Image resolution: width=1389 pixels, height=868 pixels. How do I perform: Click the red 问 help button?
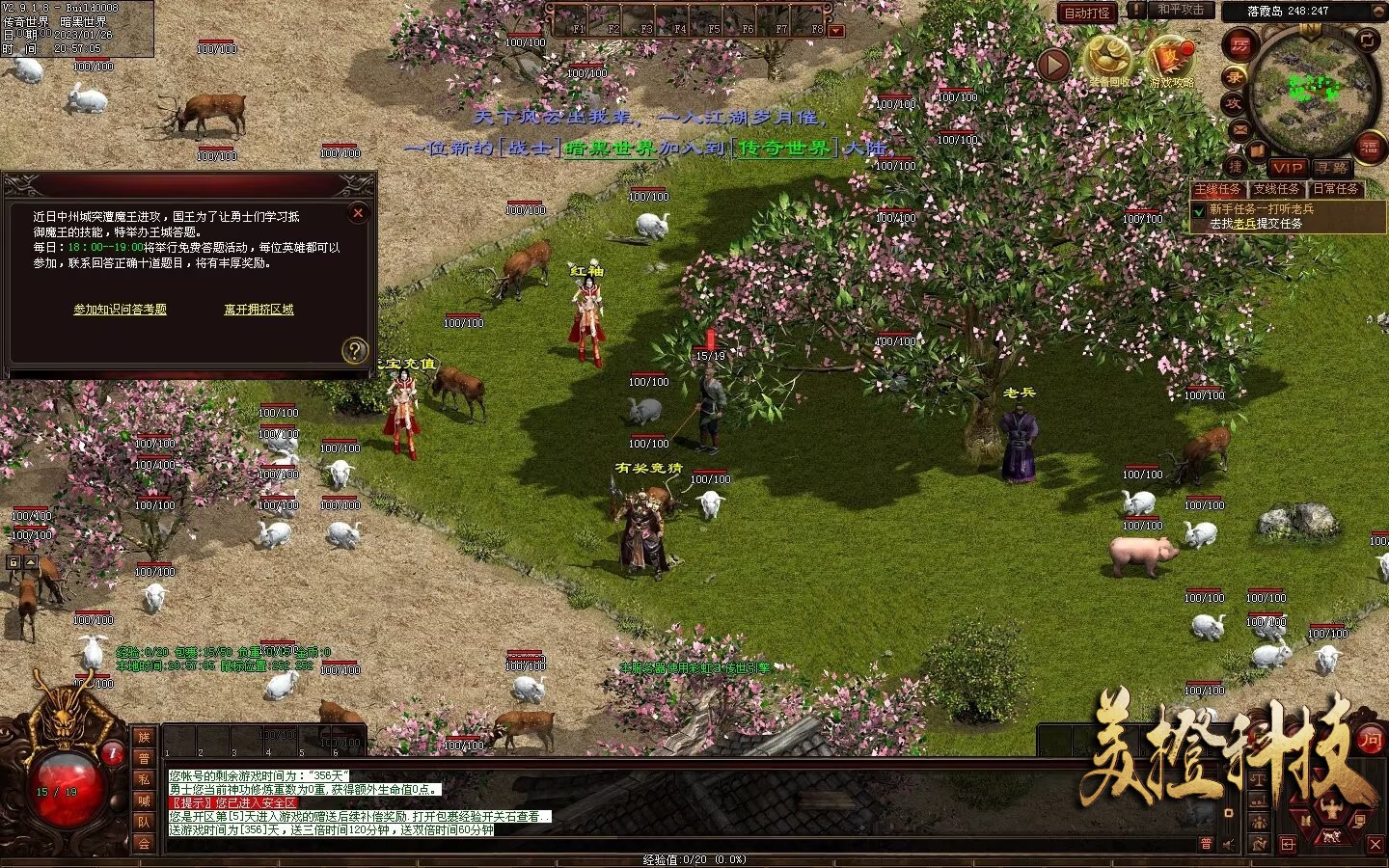pyautogui.click(x=1370, y=740)
